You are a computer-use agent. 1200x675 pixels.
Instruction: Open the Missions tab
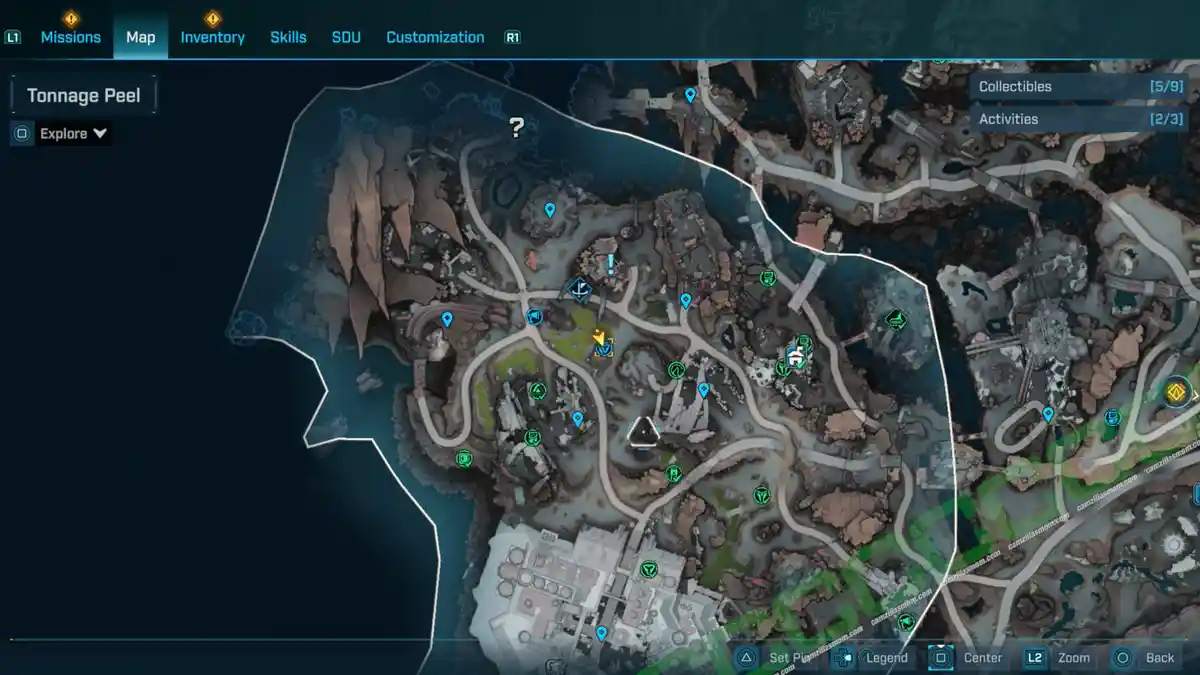[70, 37]
